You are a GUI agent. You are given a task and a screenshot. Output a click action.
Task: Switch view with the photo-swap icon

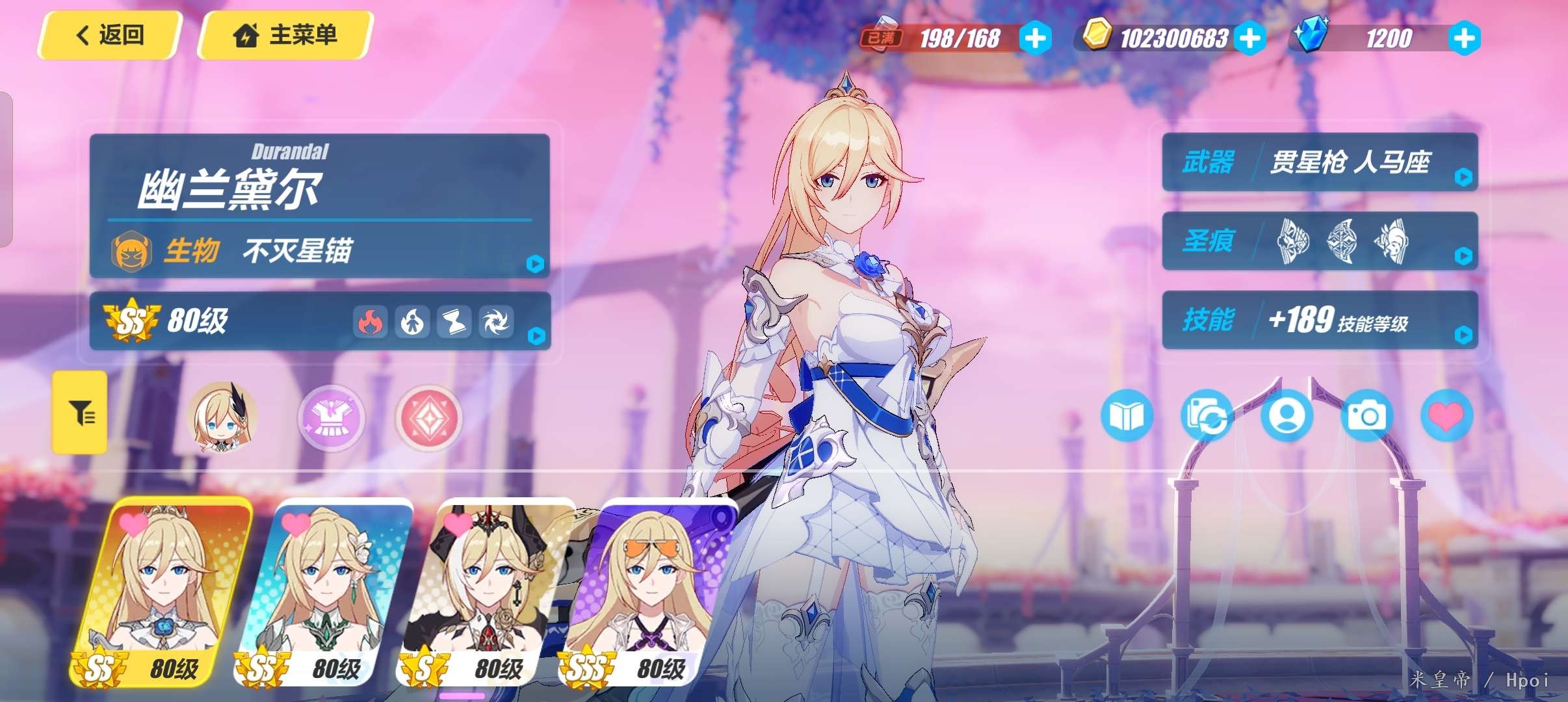pyautogui.click(x=1207, y=415)
